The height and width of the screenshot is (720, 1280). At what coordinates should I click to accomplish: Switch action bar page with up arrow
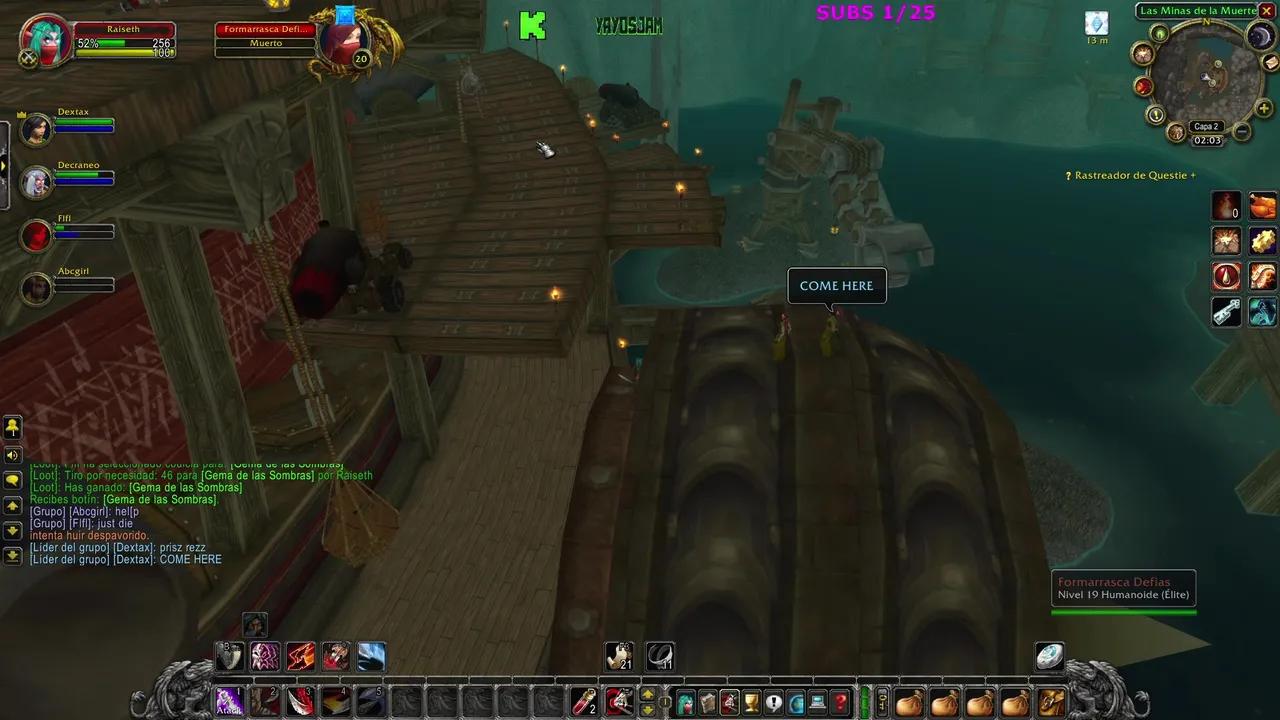pos(647,694)
